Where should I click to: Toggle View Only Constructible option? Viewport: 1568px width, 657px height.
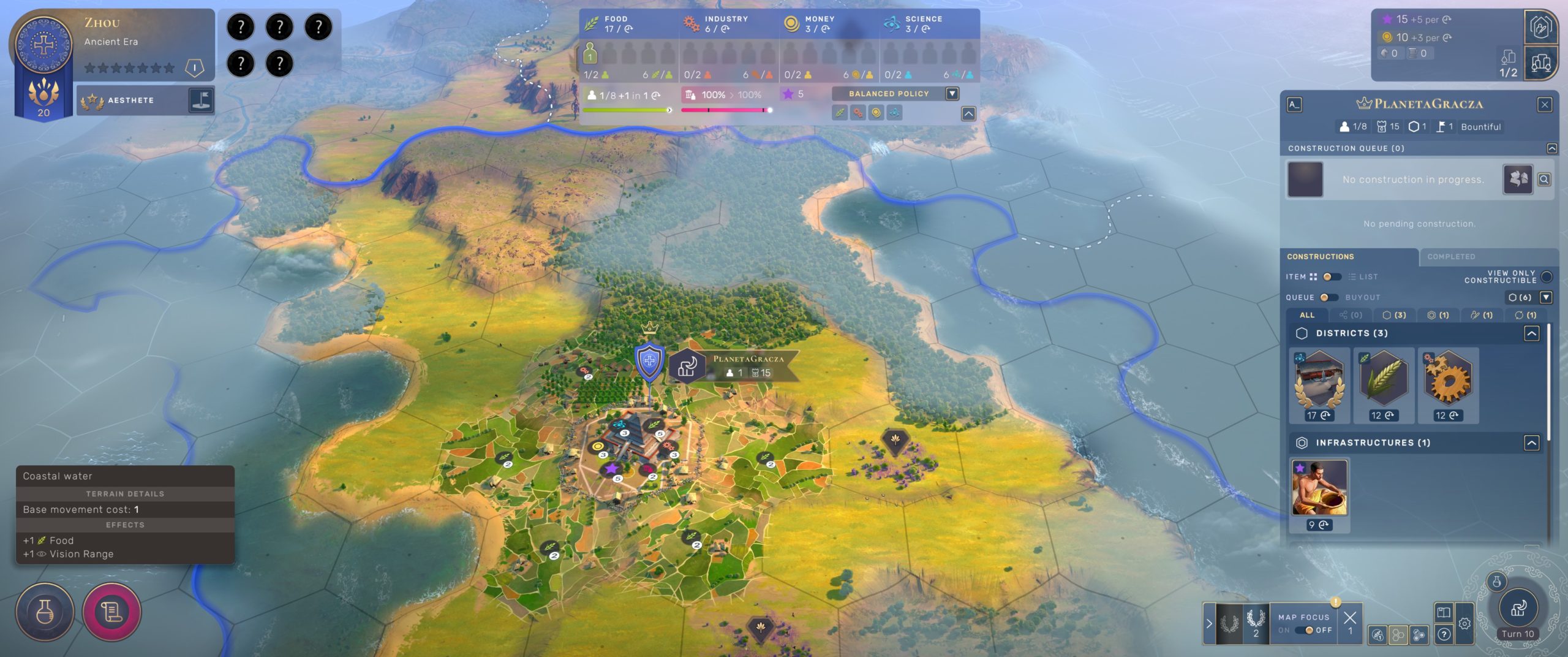pos(1546,277)
